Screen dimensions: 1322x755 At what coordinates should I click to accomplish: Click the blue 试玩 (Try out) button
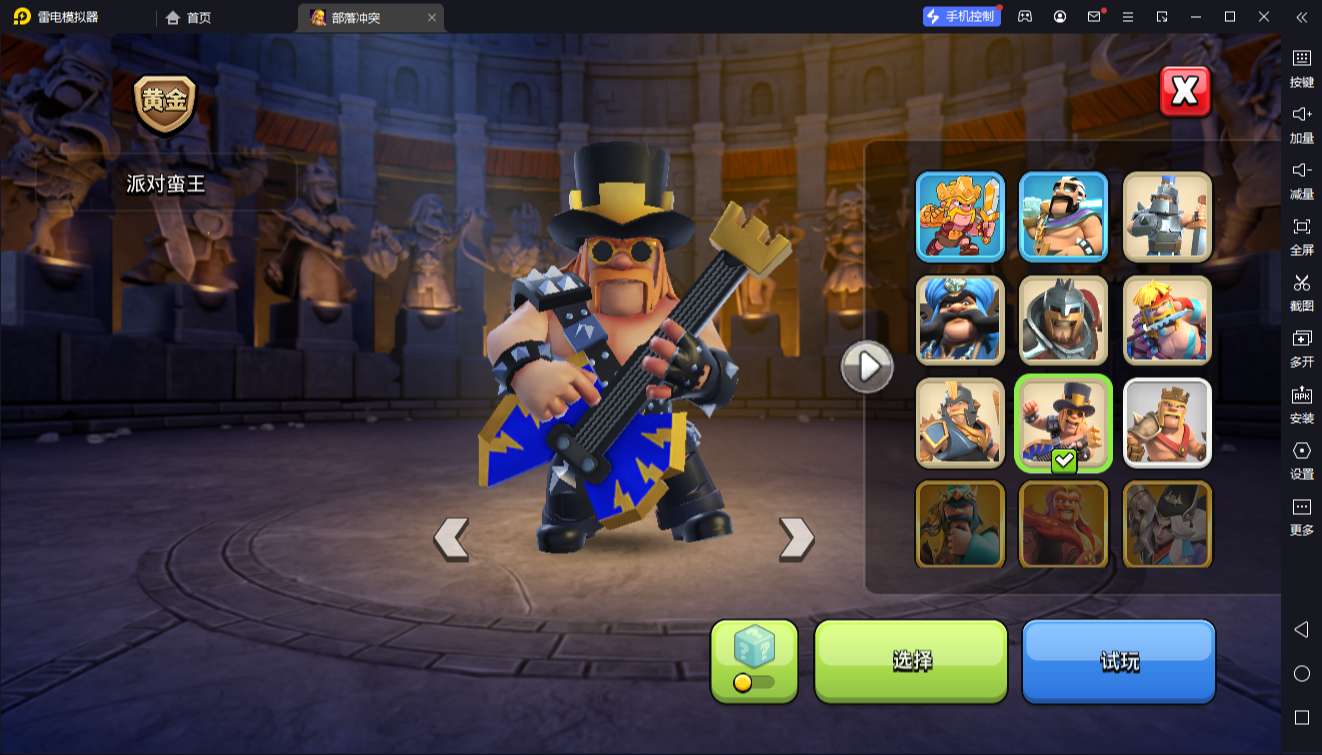tap(1118, 660)
